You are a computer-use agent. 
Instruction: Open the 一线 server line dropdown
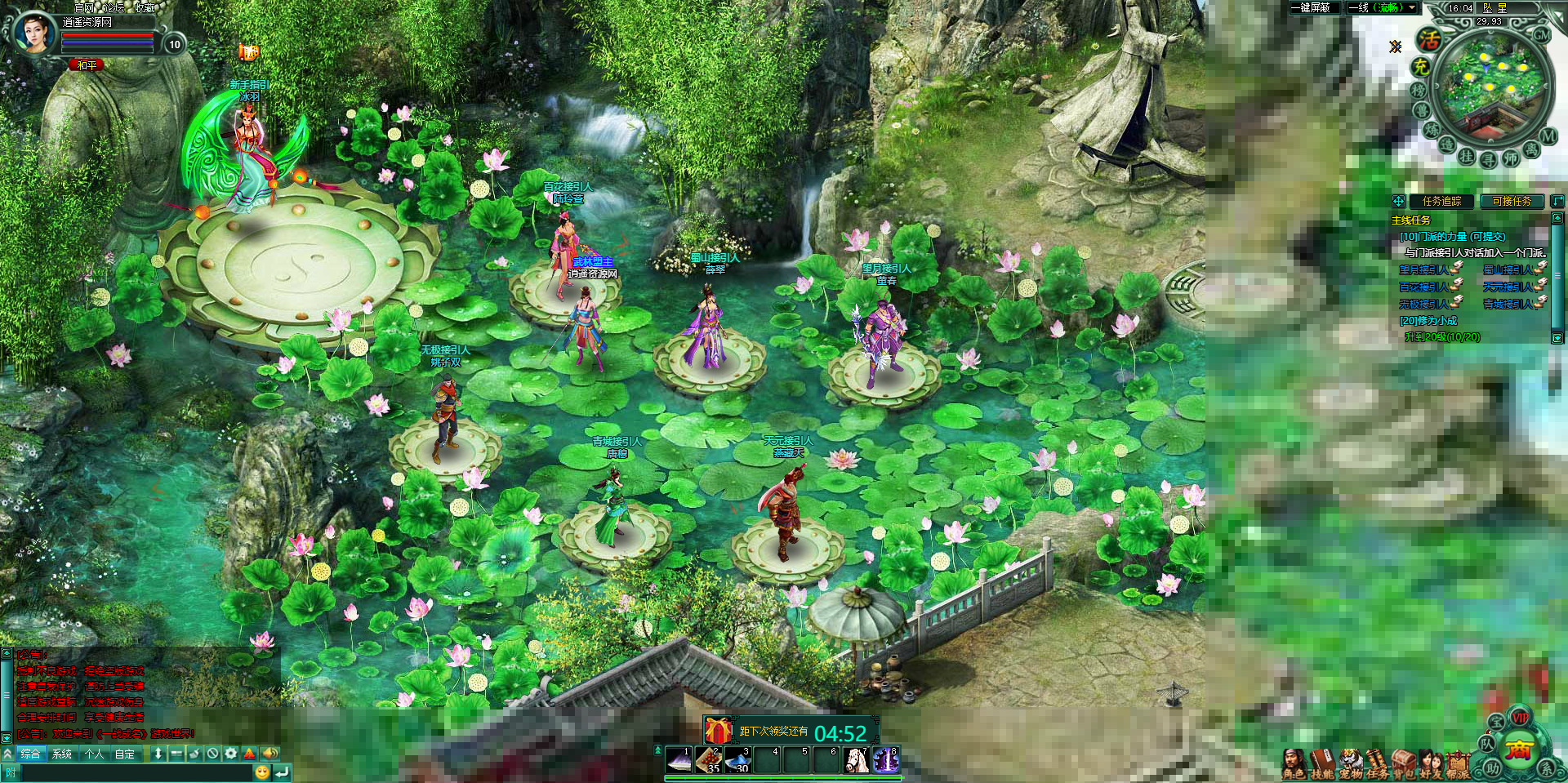pyautogui.click(x=1382, y=8)
